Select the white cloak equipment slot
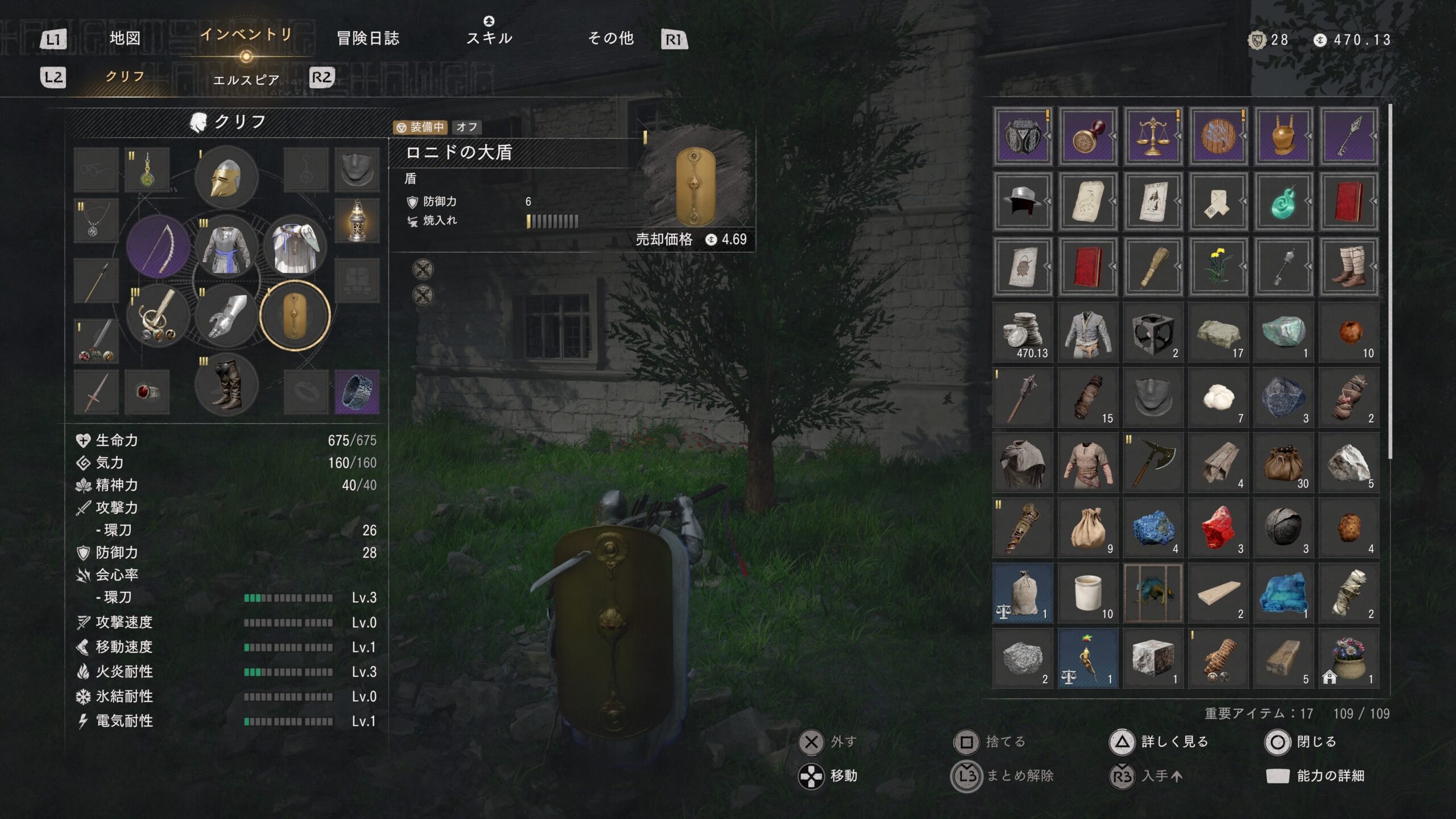1456x819 pixels. coord(295,247)
